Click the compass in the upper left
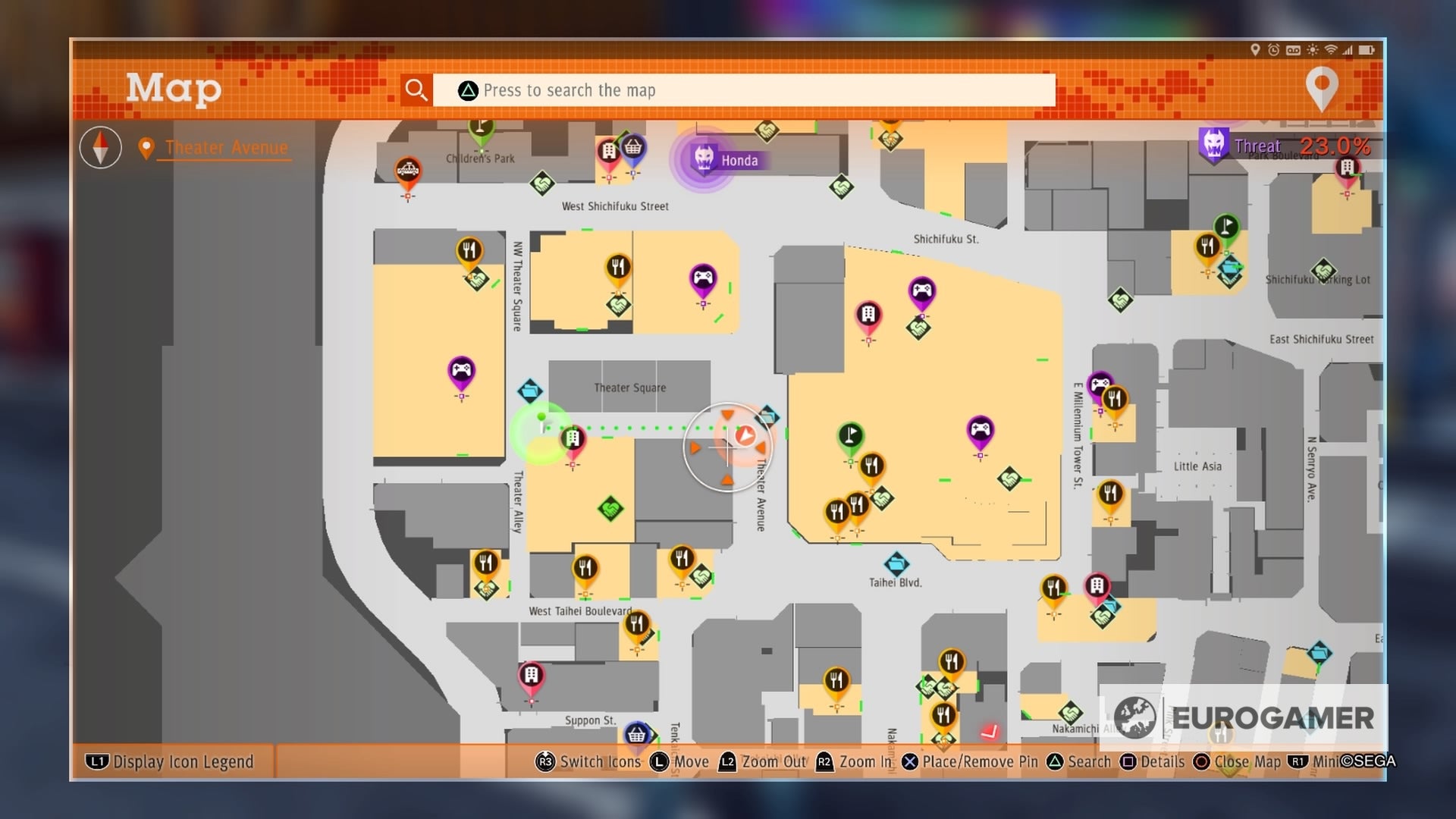This screenshot has height=819, width=1456. tap(100, 147)
